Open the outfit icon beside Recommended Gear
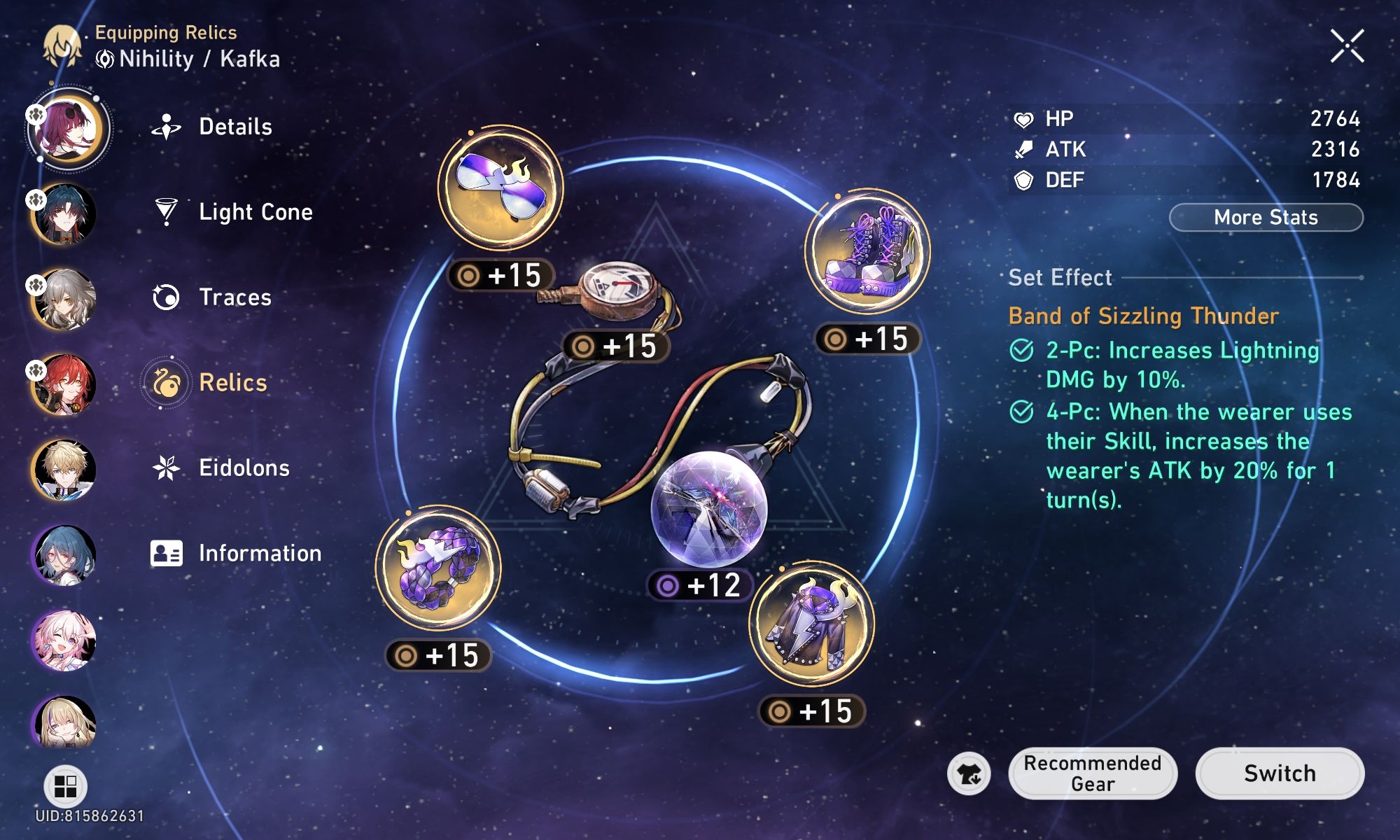This screenshot has width=1400, height=840. (969, 774)
